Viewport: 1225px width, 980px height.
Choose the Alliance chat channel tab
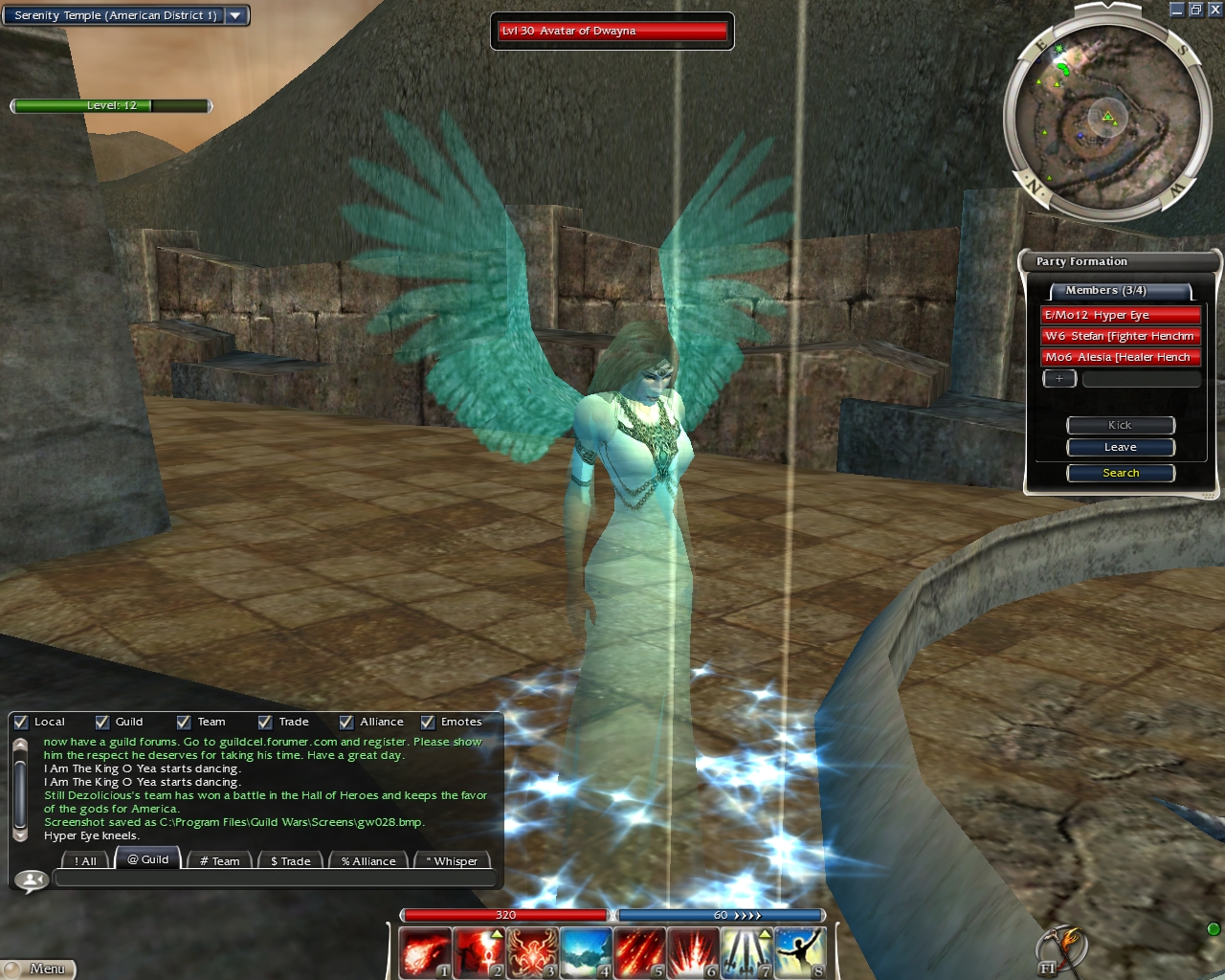(x=368, y=860)
